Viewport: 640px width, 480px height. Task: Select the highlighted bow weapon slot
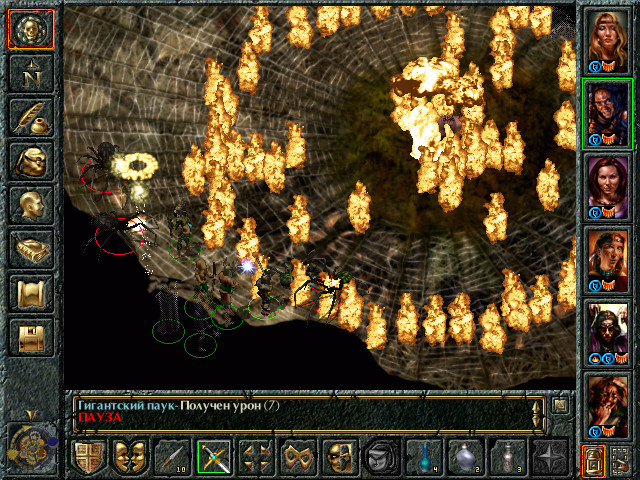pyautogui.click(x=214, y=458)
